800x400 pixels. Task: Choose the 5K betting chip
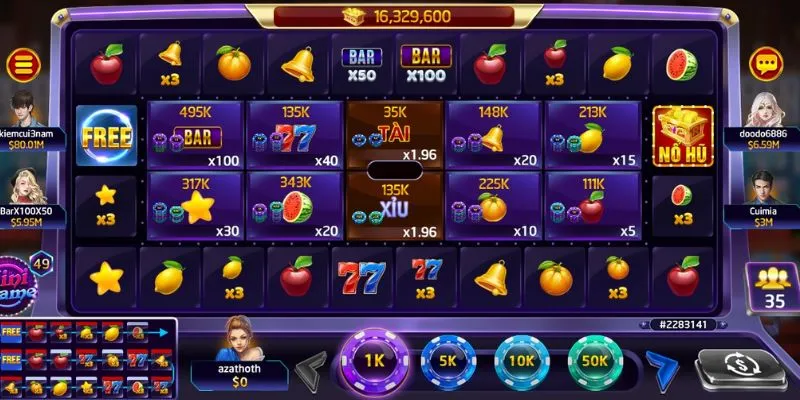(446, 361)
